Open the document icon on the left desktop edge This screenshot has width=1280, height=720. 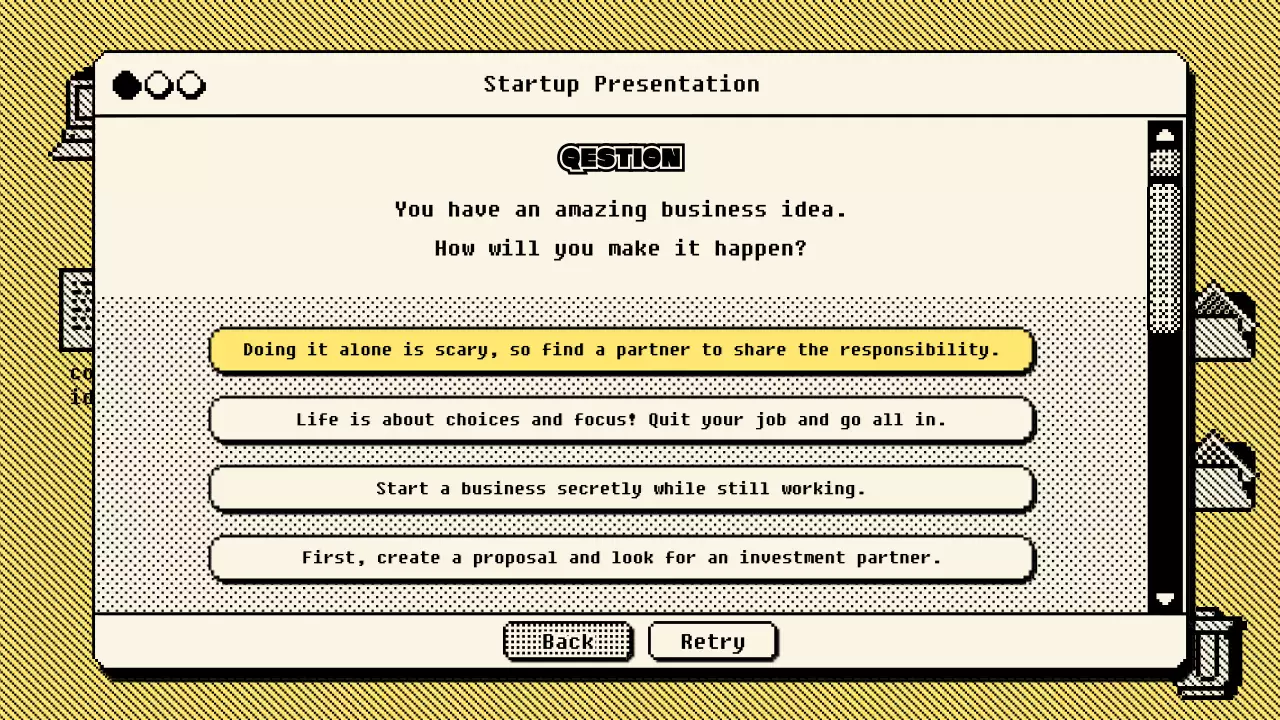tap(80, 310)
